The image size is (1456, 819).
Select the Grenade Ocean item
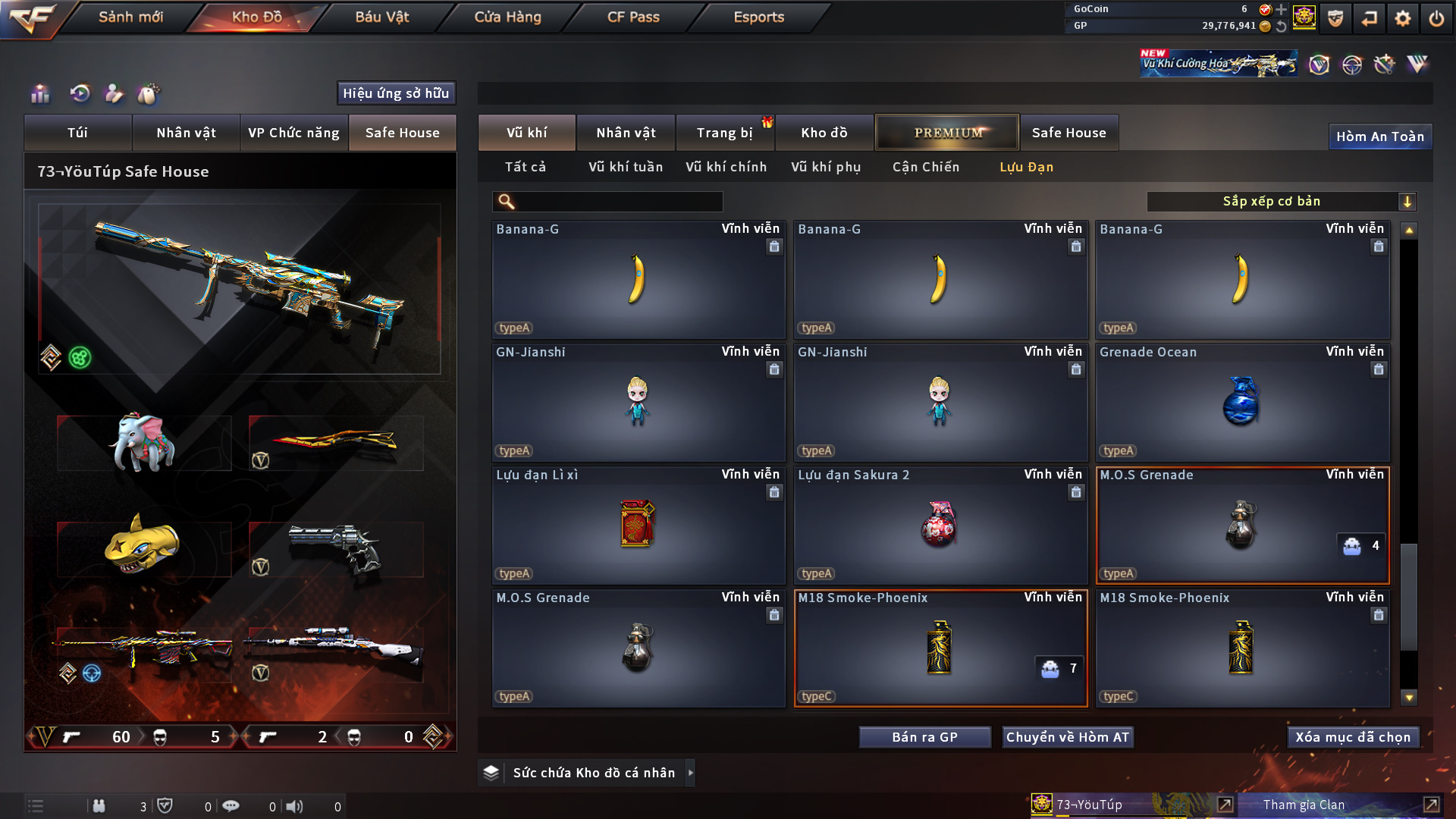click(1242, 403)
